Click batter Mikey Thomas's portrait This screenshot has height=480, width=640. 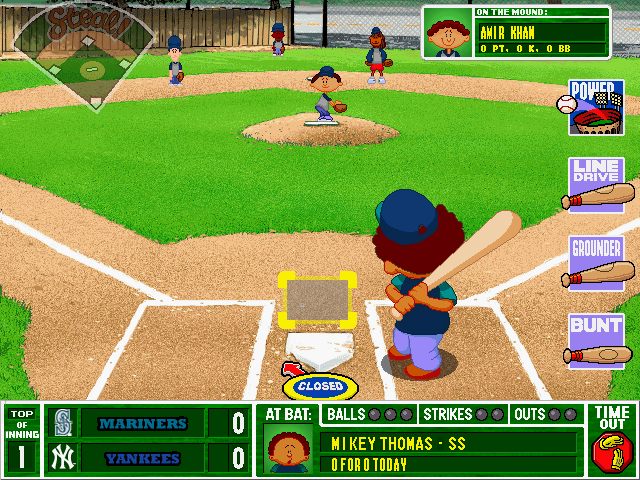point(289,449)
